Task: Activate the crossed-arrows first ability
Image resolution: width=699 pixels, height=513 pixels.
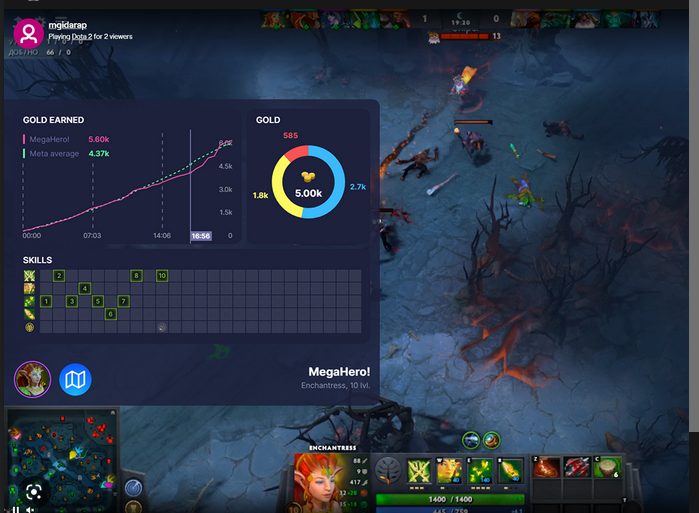Action: click(x=420, y=469)
